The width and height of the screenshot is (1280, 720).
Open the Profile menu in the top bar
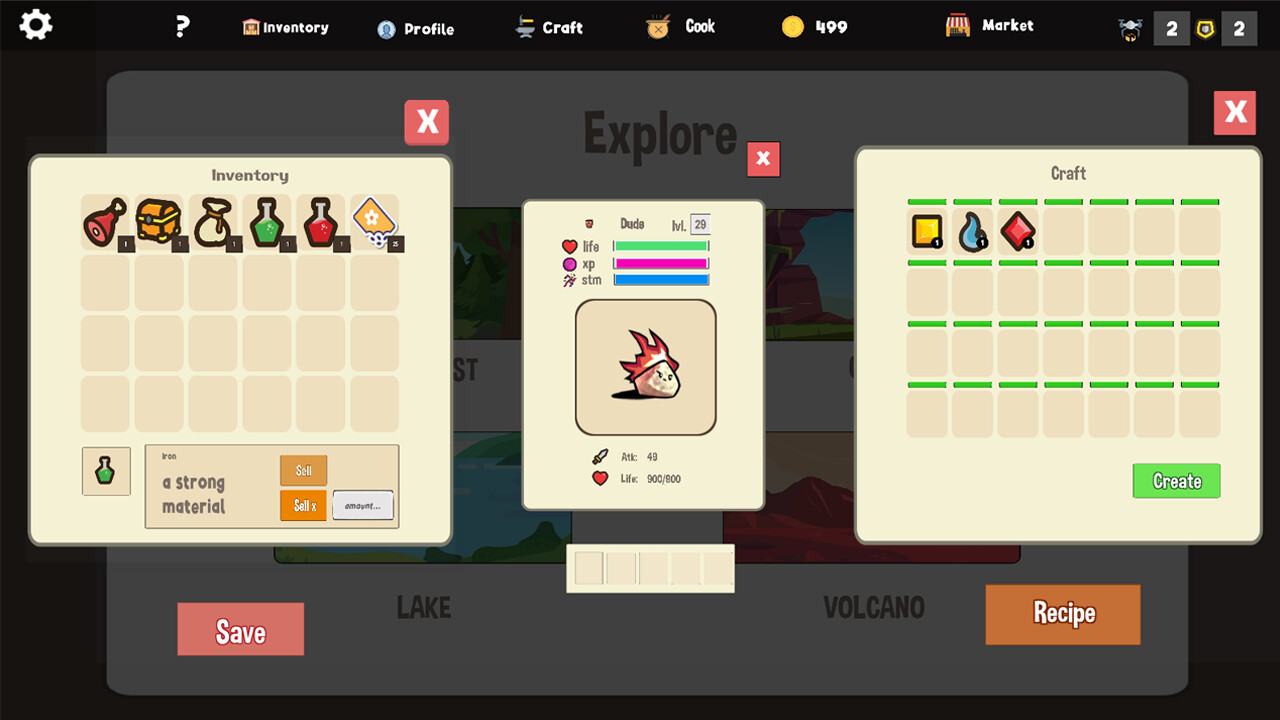[x=415, y=28]
